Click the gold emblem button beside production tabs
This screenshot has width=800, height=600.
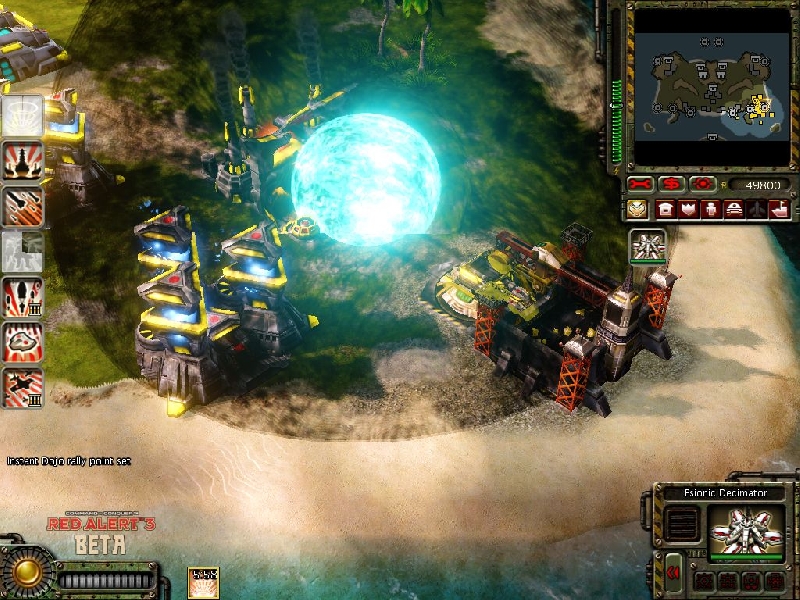pos(637,210)
